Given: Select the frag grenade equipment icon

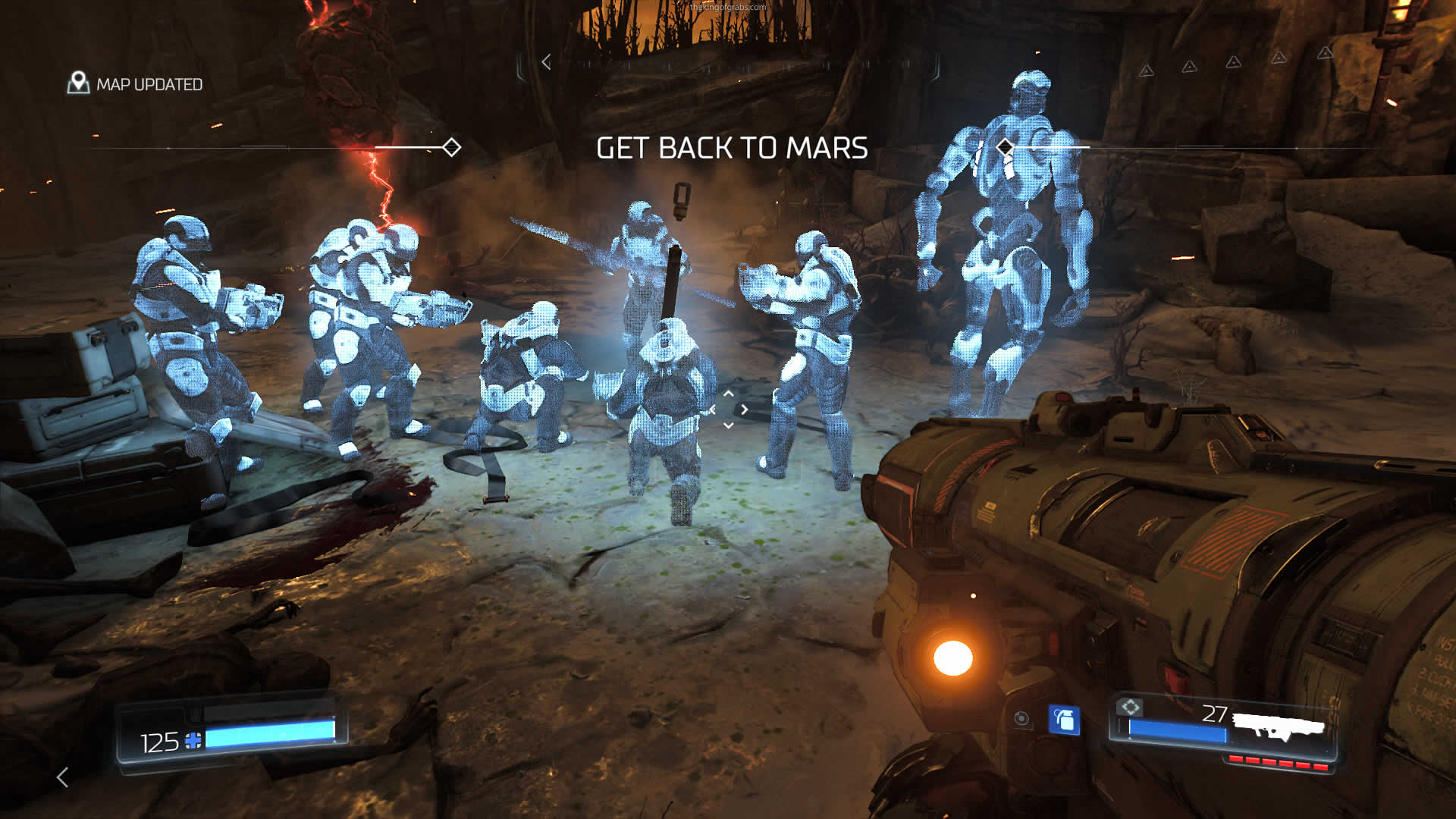Looking at the screenshot, I should (x=1064, y=720).
